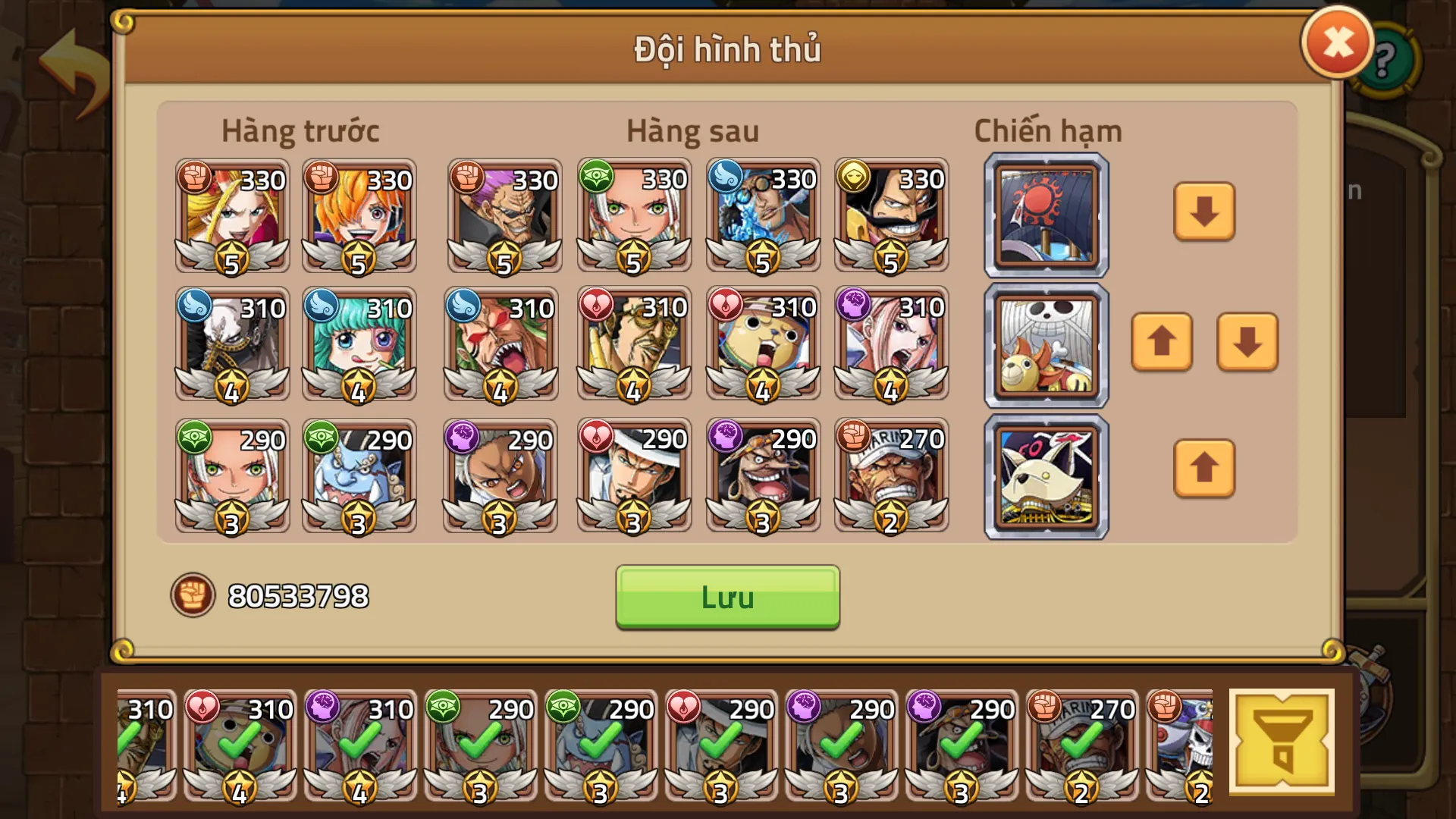Select Jinbe in the bottom formation row
Image resolution: width=1456 pixels, height=819 pixels.
point(360,475)
